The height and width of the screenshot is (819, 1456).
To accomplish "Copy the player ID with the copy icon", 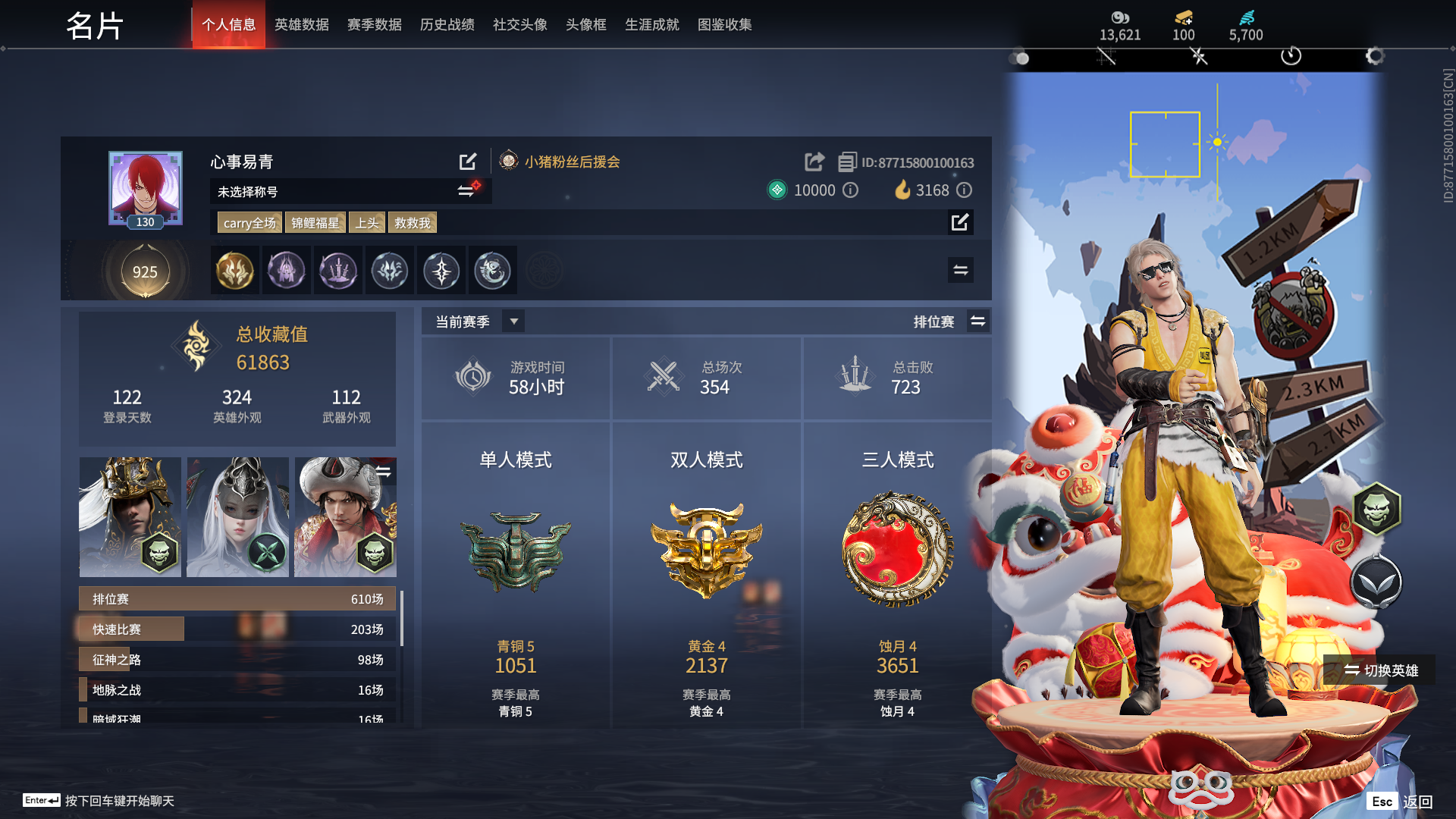I will click(846, 162).
